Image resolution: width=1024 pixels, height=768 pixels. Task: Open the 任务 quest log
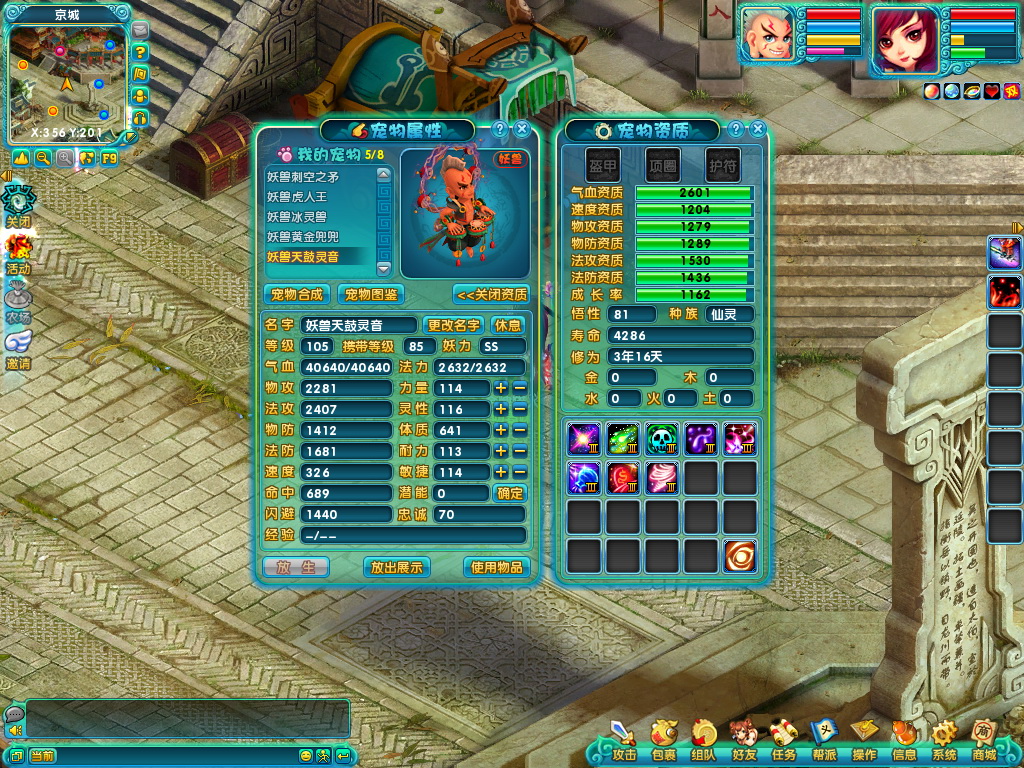point(784,740)
